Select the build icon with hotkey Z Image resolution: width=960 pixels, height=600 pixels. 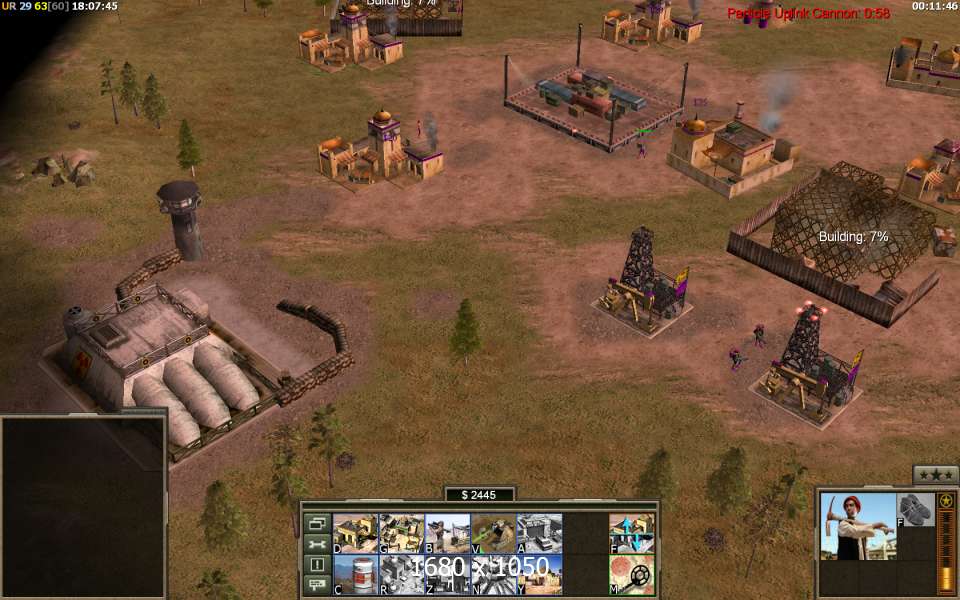(x=447, y=574)
